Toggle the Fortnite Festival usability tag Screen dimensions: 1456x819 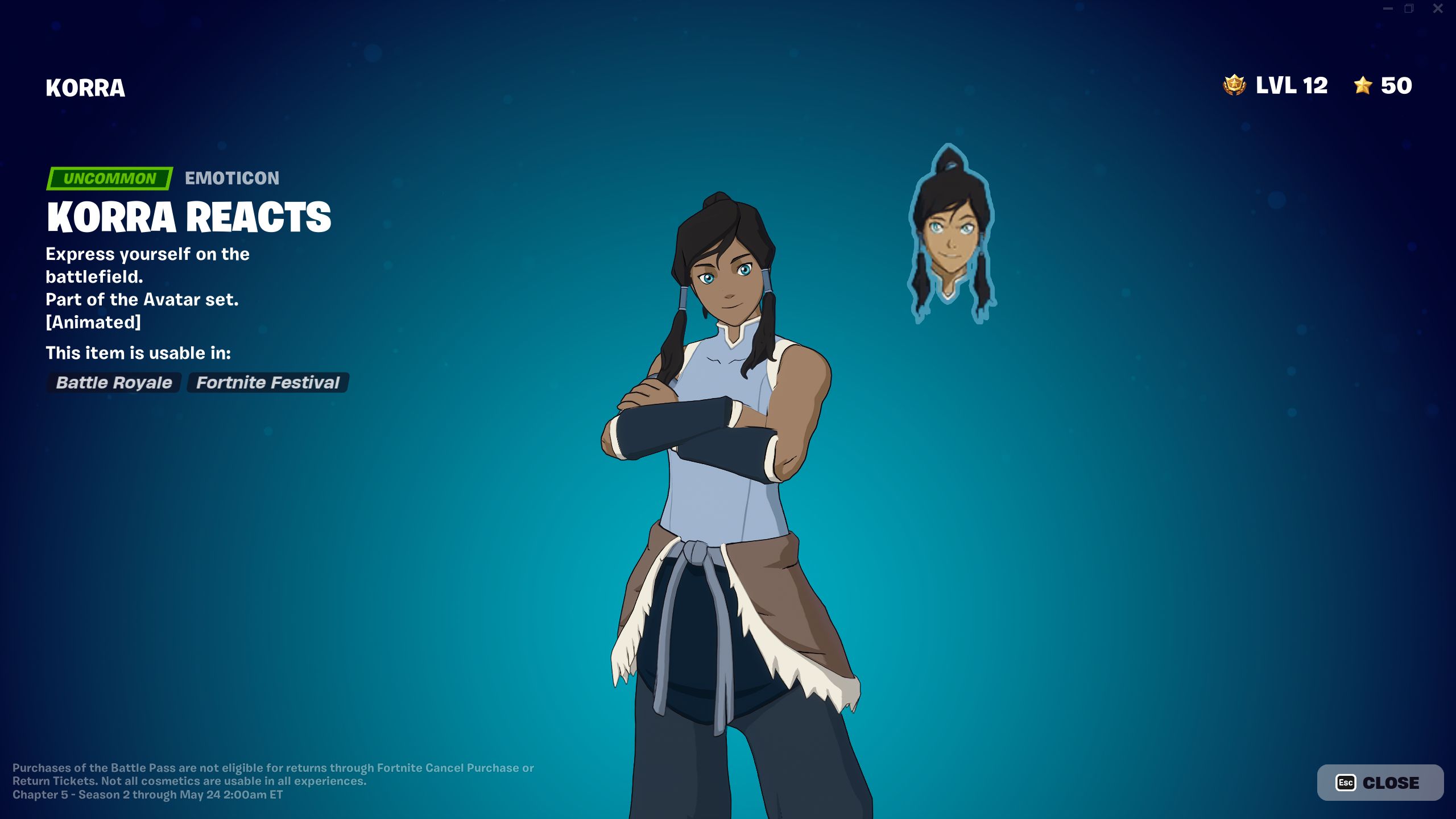pyautogui.click(x=267, y=383)
